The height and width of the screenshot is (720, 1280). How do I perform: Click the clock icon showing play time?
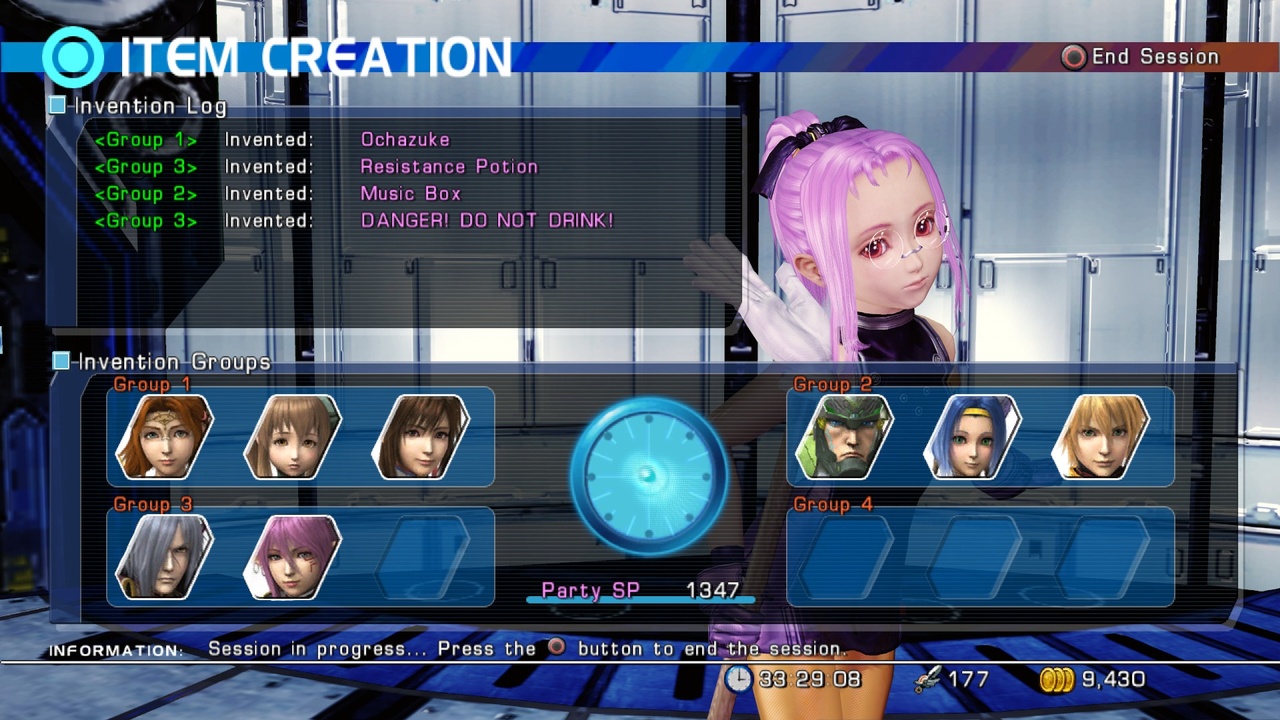pos(738,679)
